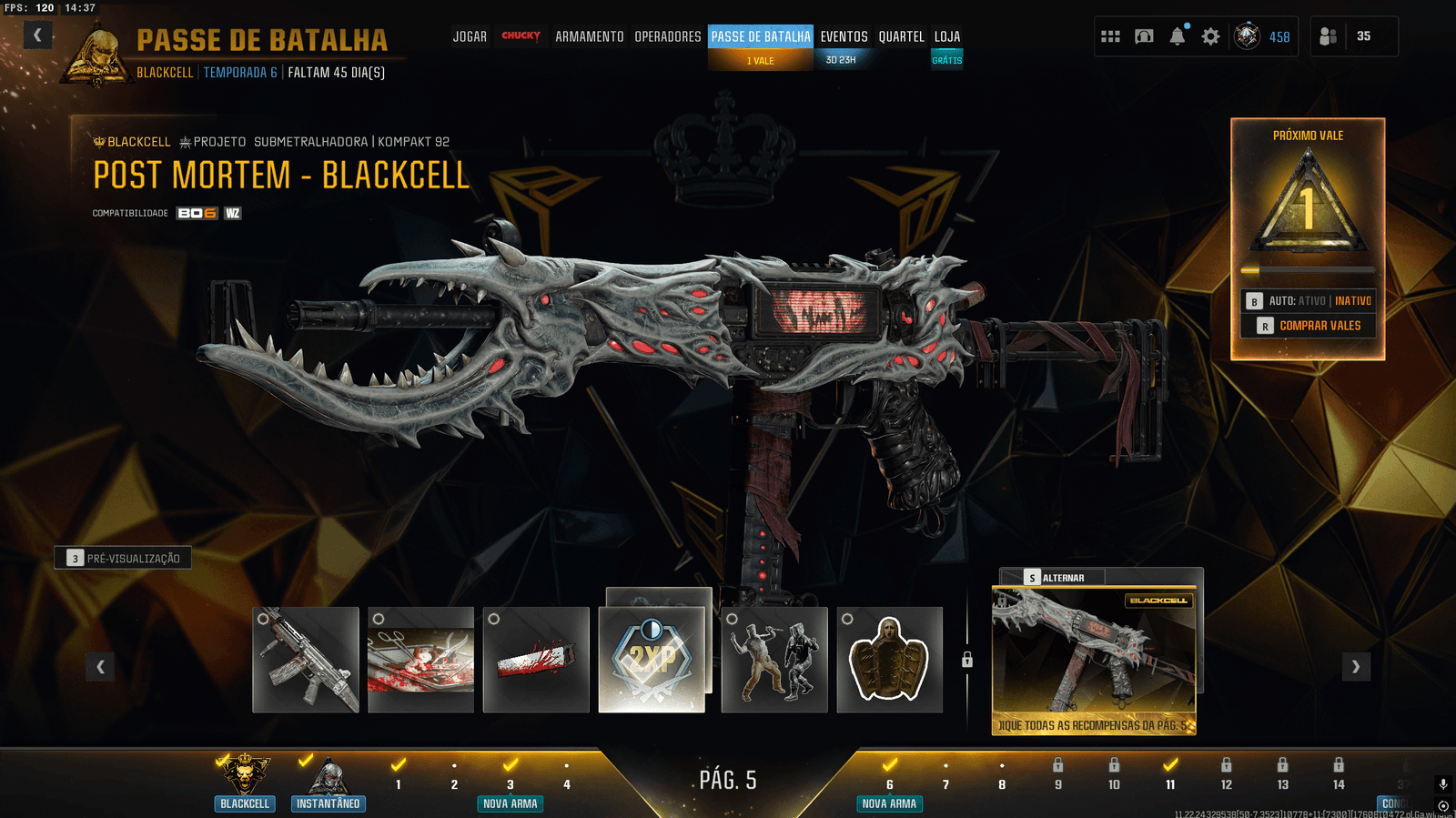Open the social friends panel

[x=1329, y=36]
